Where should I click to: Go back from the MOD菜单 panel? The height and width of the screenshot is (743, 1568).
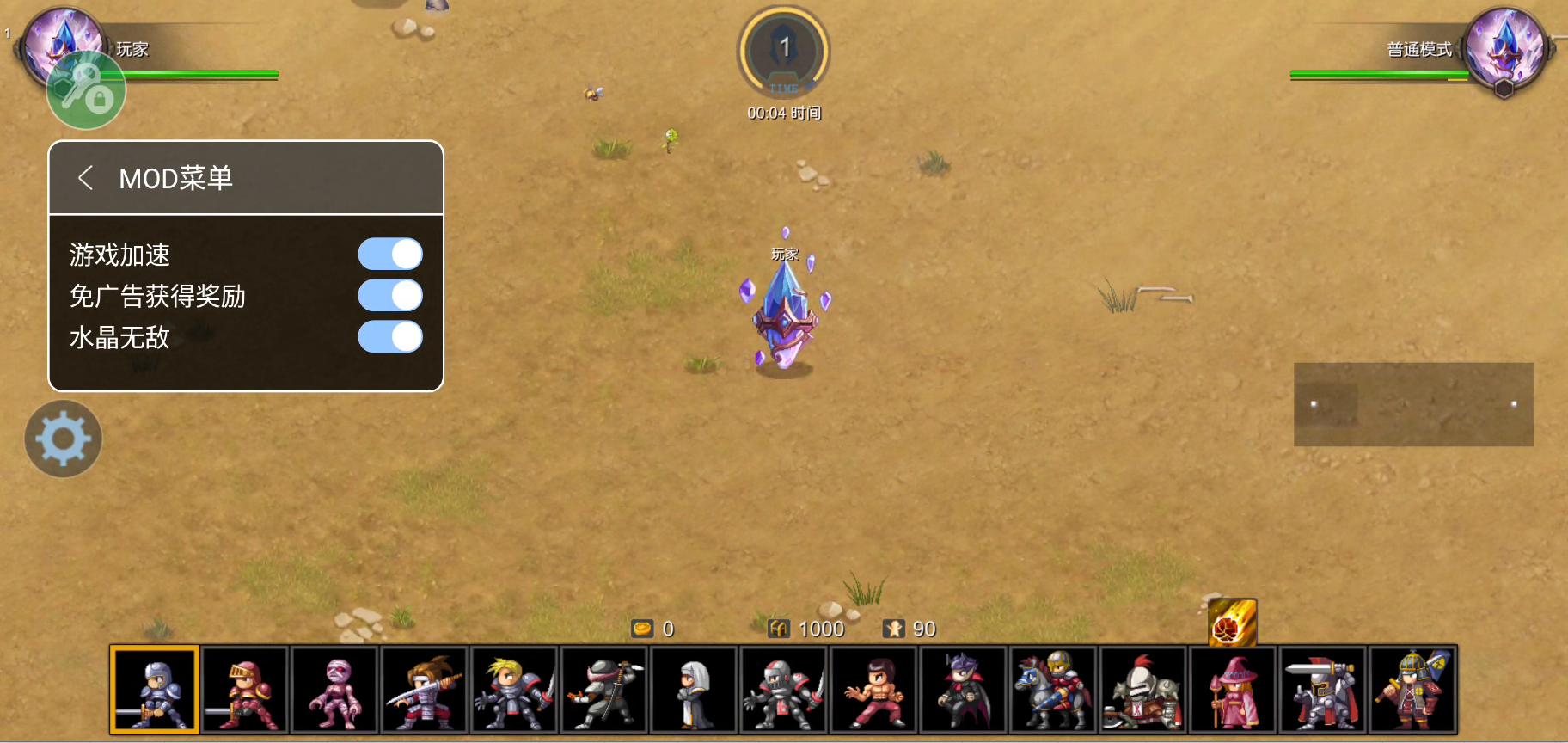coord(85,178)
